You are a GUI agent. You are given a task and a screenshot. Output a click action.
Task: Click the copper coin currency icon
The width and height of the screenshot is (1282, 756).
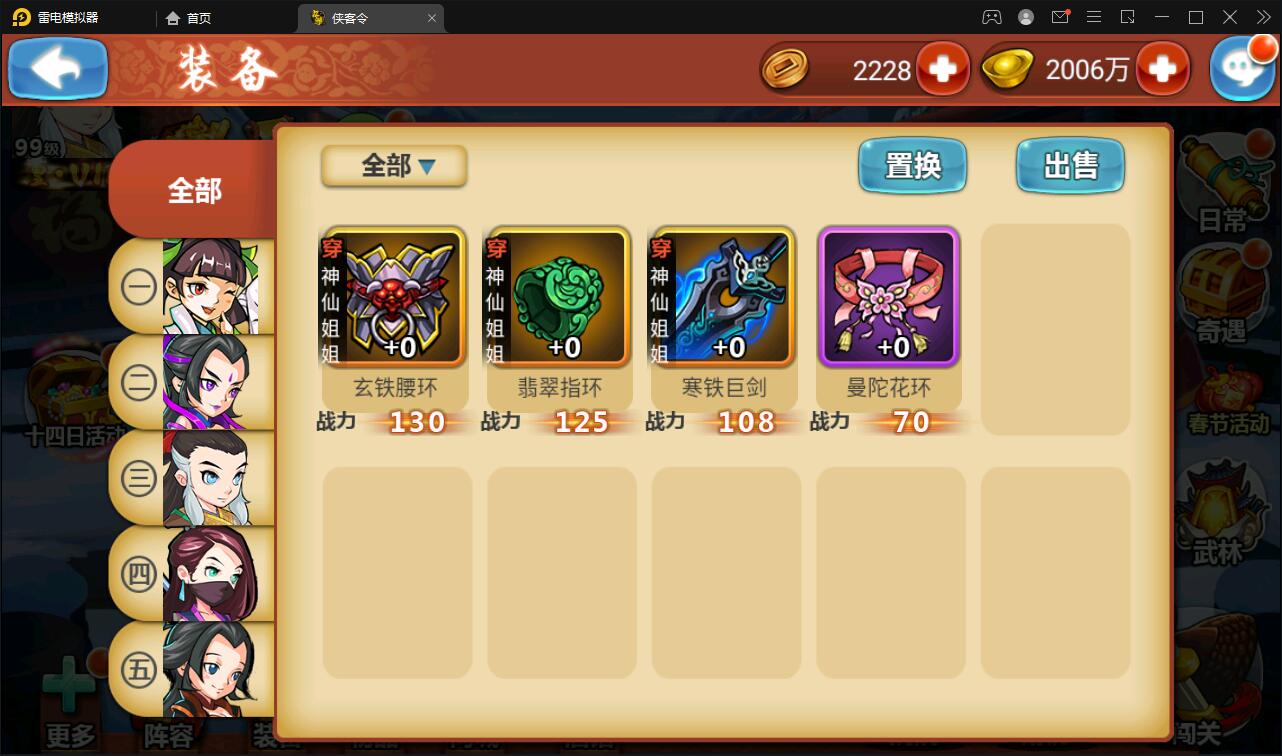click(x=788, y=68)
